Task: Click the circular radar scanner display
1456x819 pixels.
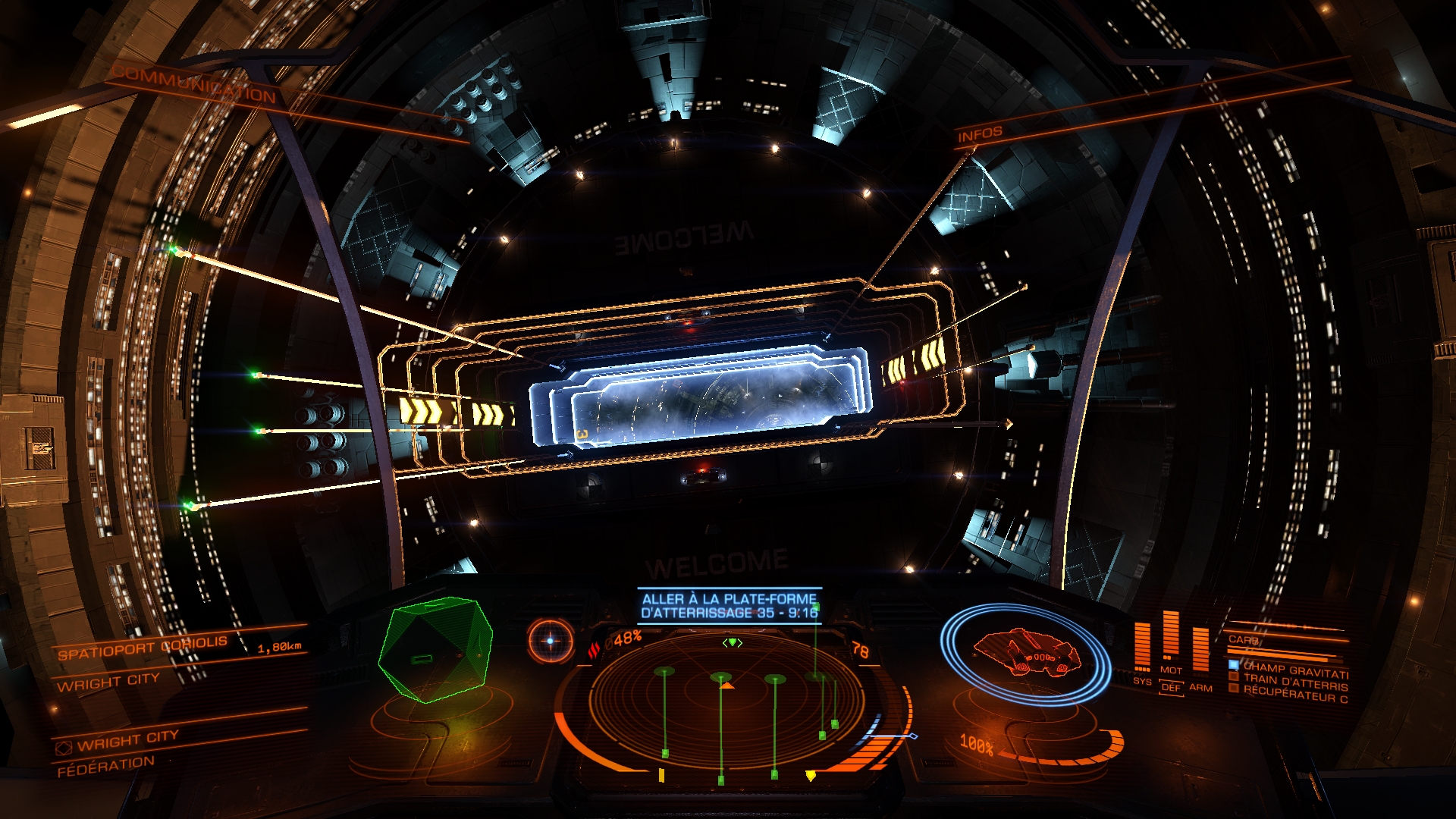Action: pos(732,701)
